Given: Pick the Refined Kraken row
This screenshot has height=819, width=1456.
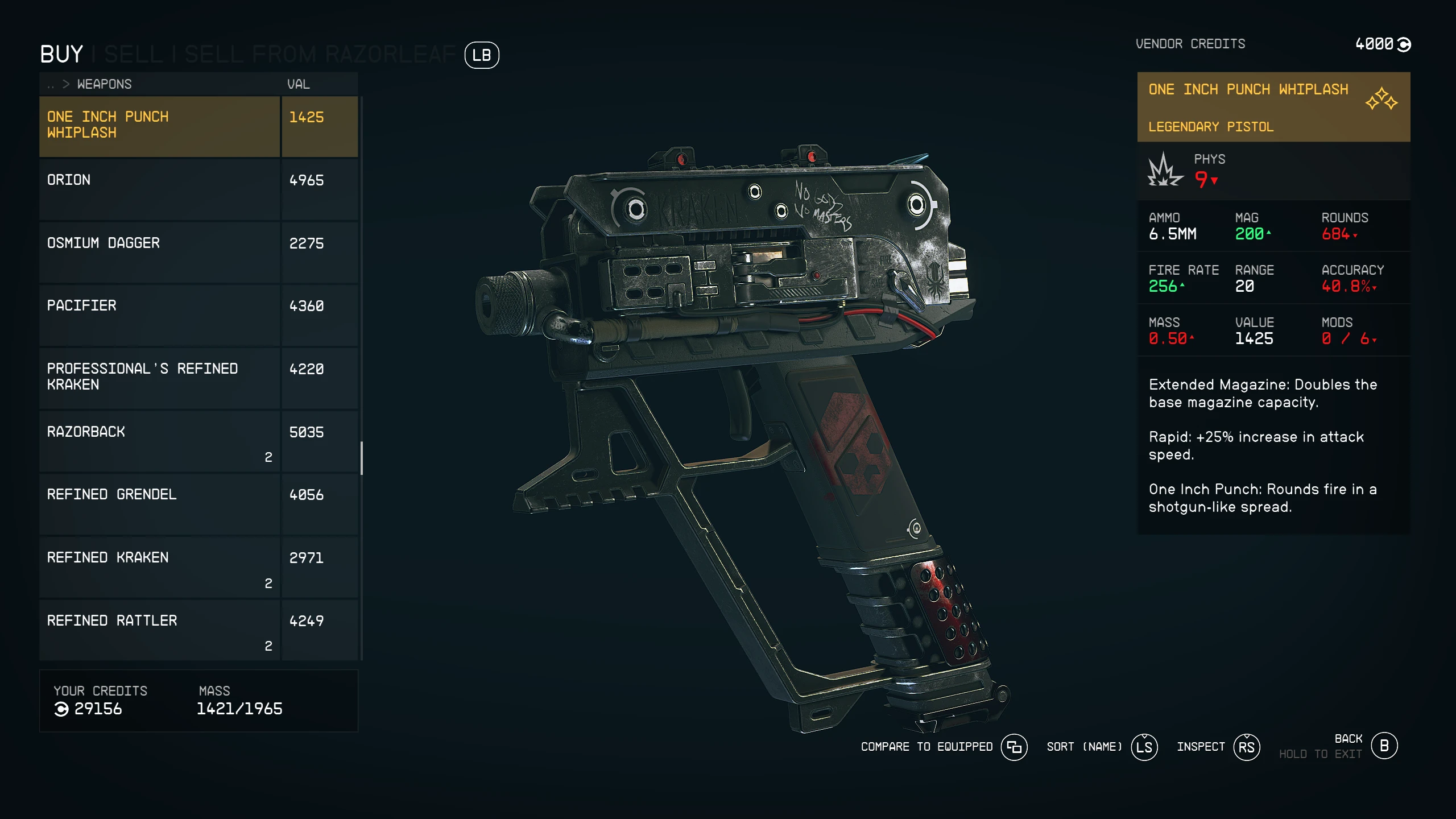Looking at the screenshot, I should pos(159,566).
